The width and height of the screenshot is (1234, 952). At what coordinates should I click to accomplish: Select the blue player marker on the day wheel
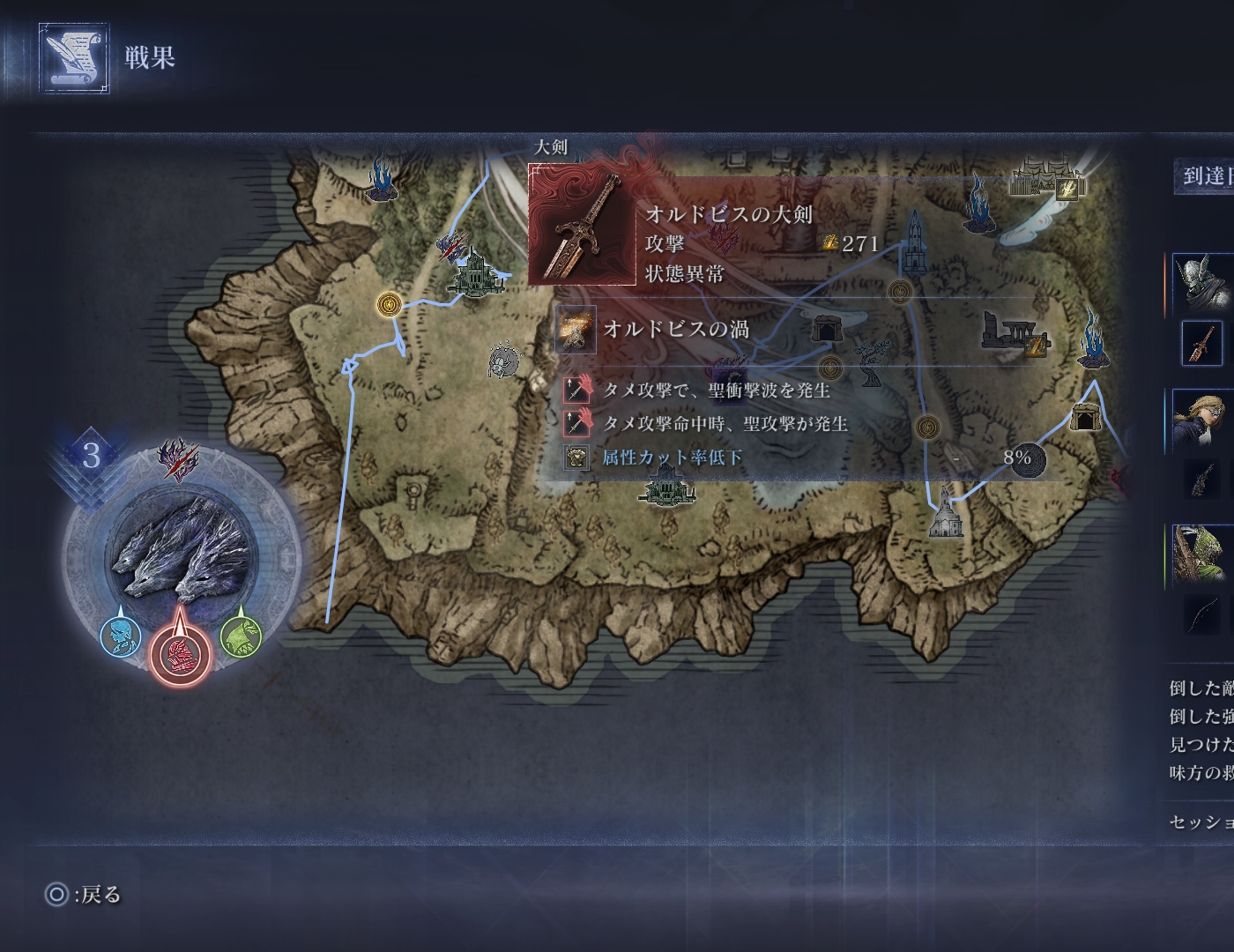click(x=121, y=636)
